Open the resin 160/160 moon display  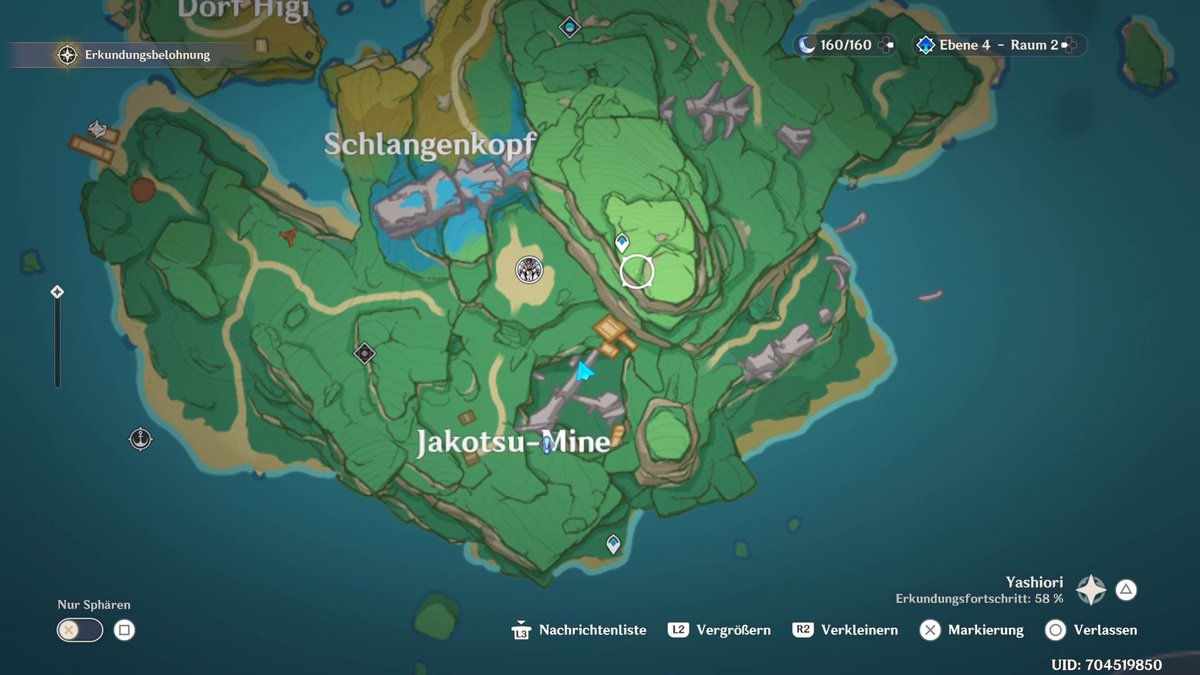click(x=846, y=45)
